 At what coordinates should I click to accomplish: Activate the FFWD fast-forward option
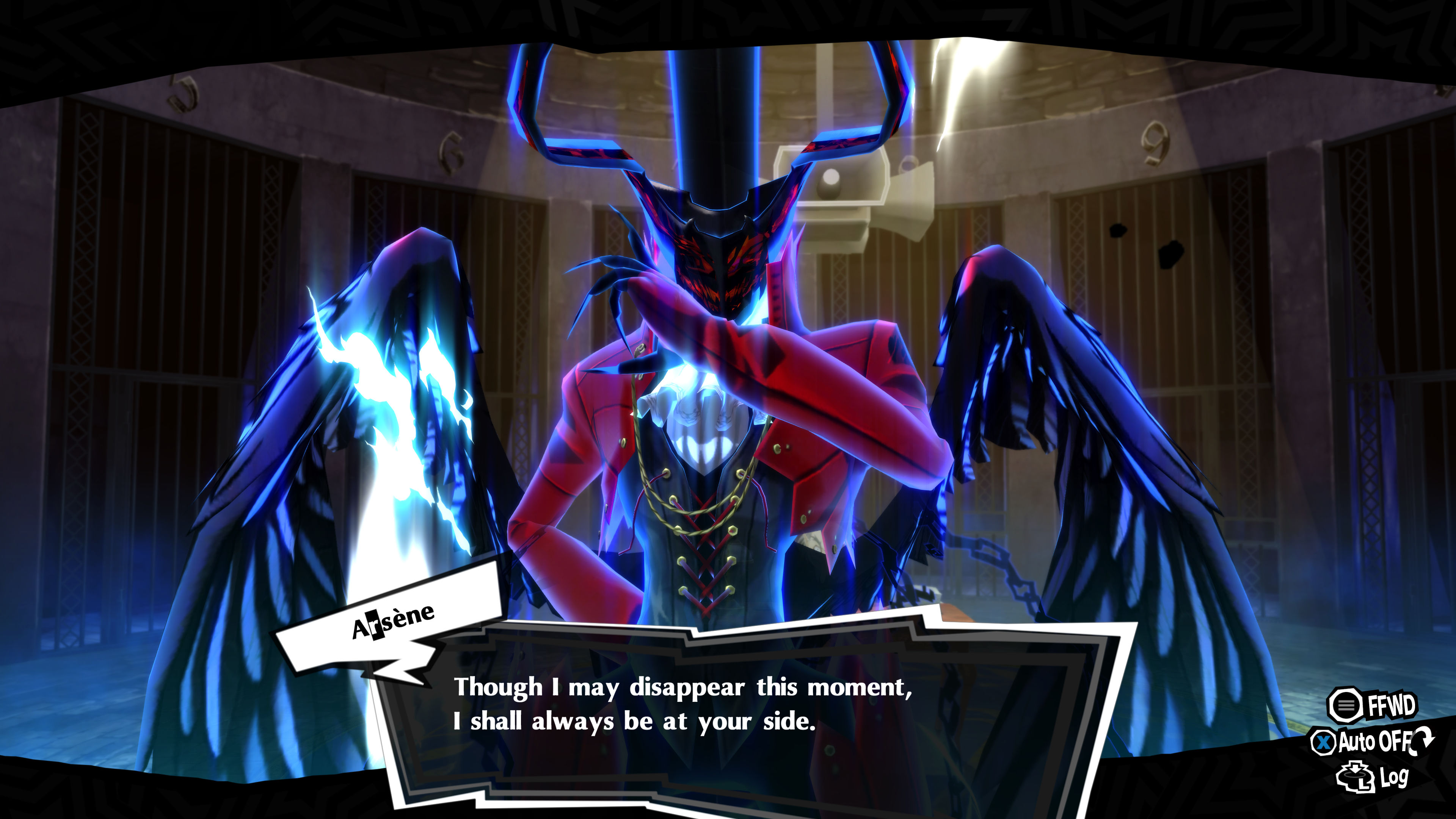pyautogui.click(x=1372, y=705)
